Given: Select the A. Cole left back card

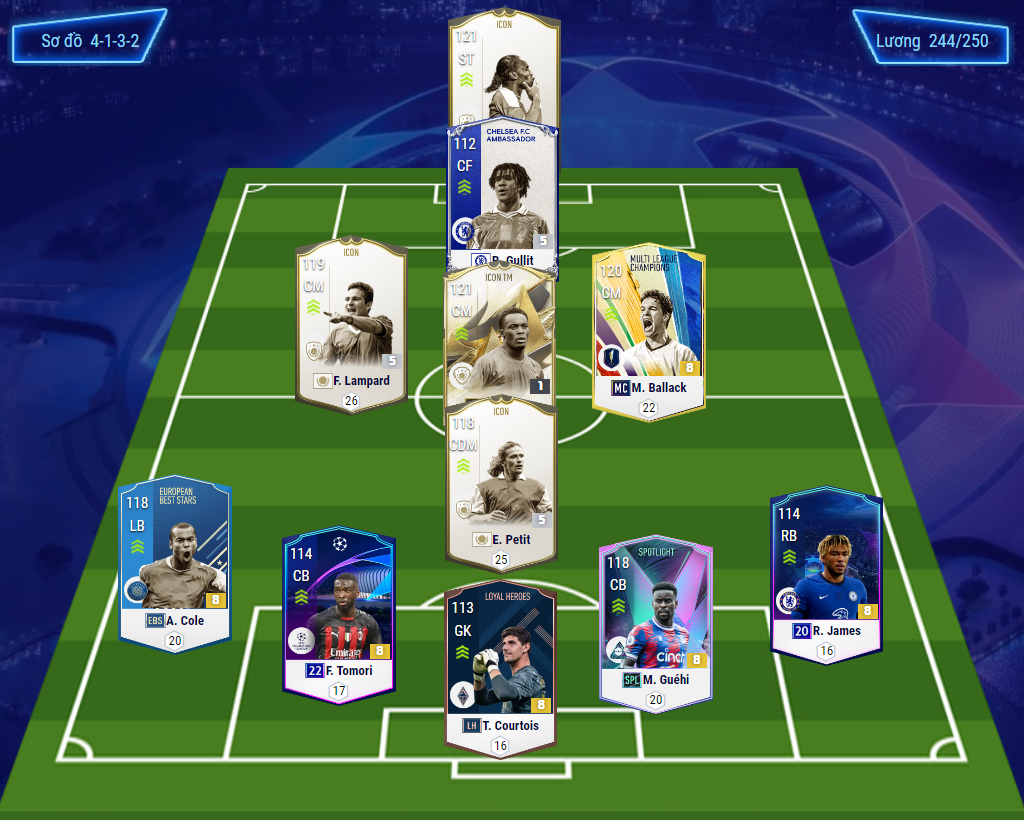Looking at the screenshot, I should [175, 560].
